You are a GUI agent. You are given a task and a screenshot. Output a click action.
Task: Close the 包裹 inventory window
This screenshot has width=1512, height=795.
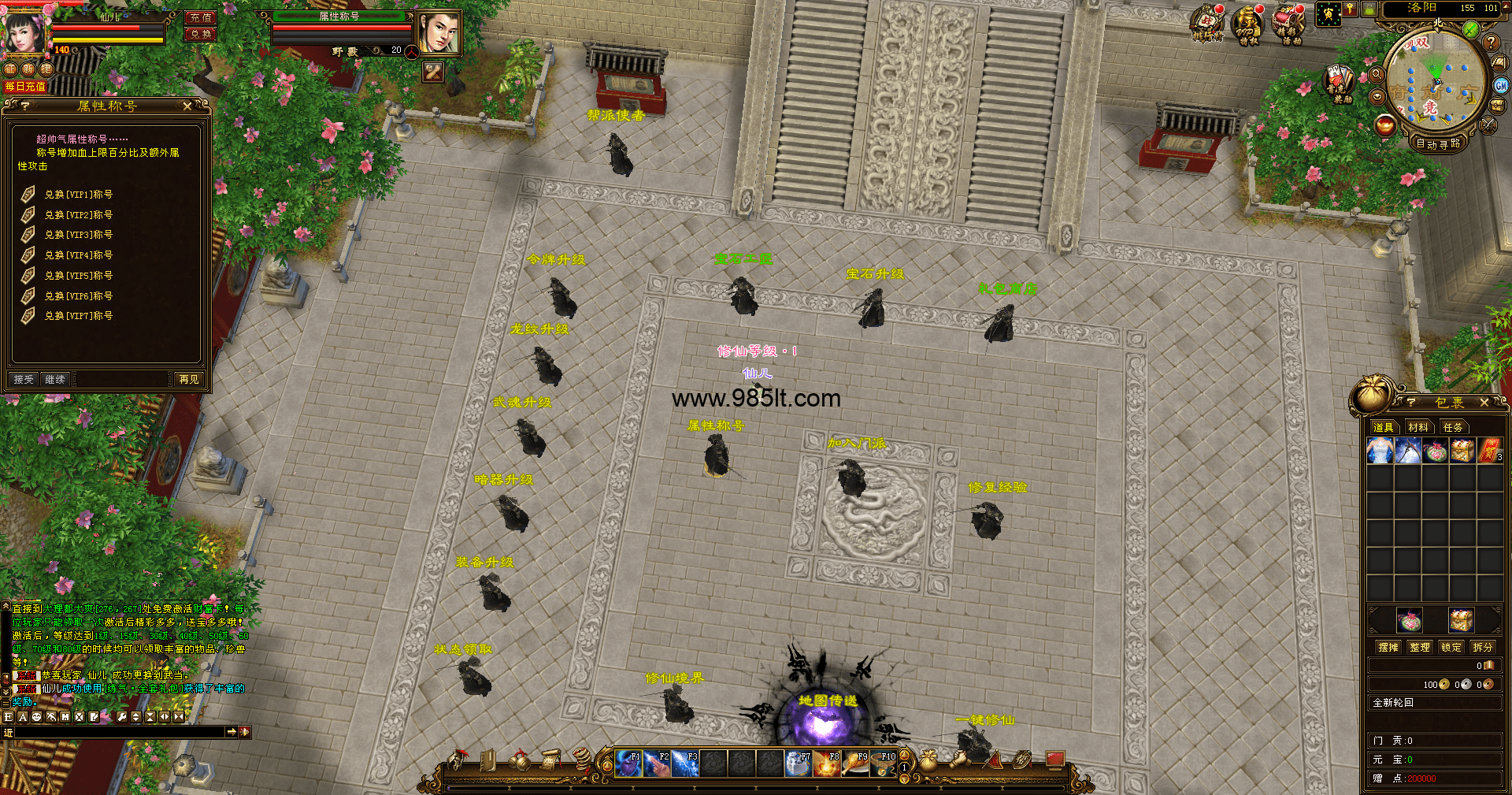click(1484, 403)
